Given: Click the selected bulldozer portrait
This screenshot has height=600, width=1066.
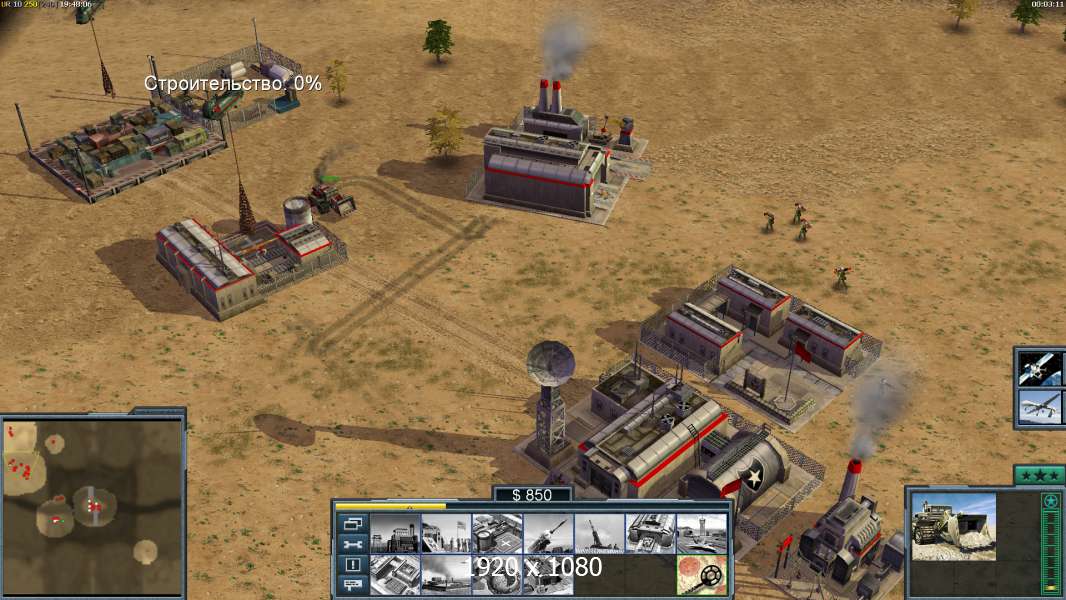Looking at the screenshot, I should pyautogui.click(x=954, y=526).
